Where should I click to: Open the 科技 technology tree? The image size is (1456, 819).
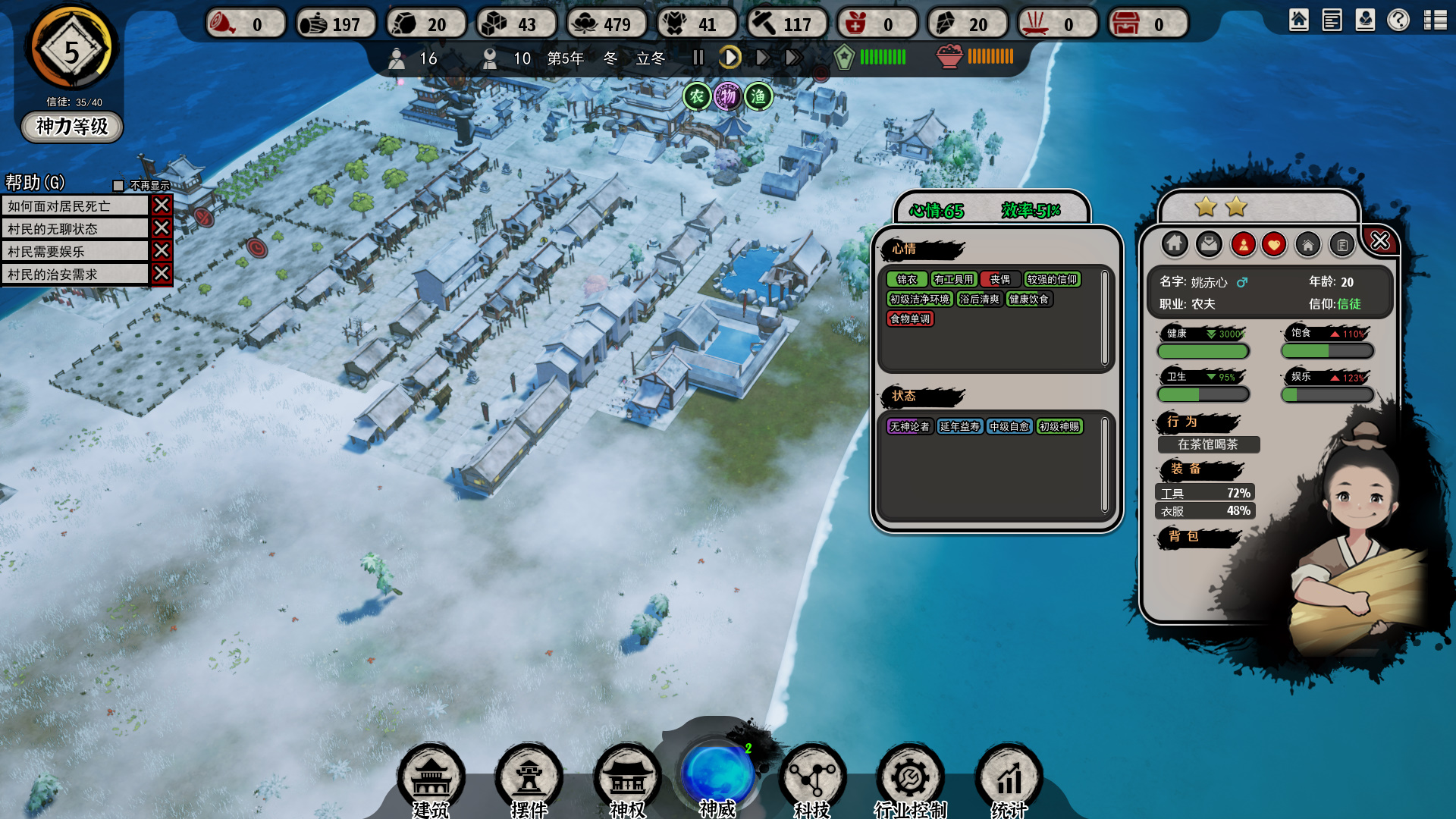pos(812,779)
